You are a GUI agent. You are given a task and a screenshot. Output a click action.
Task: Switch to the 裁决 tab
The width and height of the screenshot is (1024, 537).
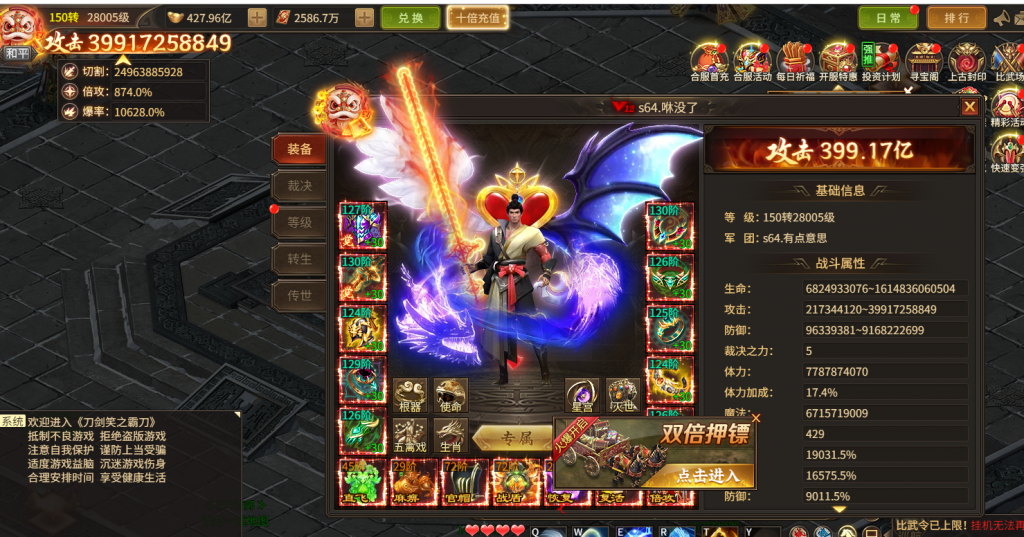299,186
